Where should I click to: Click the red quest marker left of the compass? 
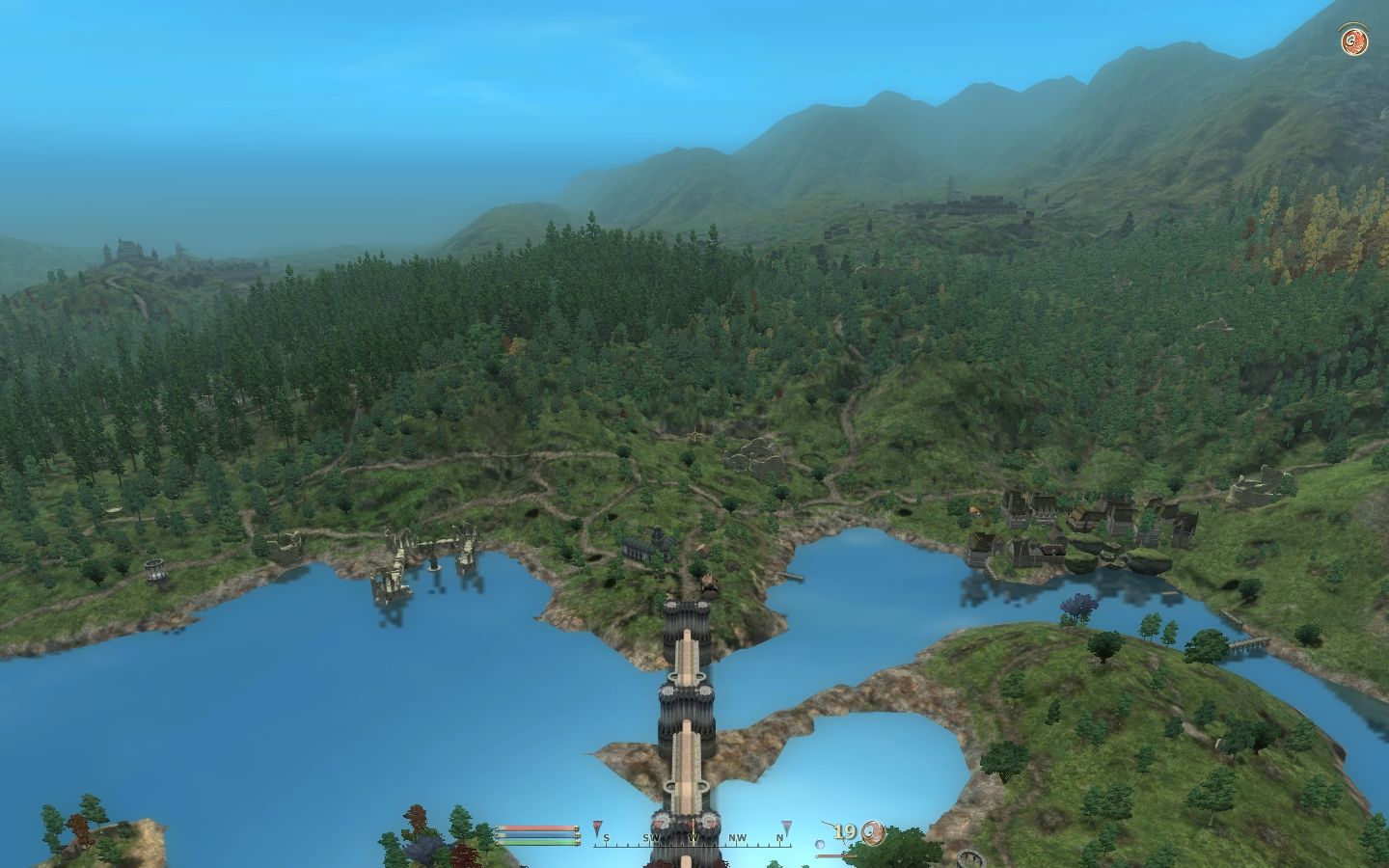pos(597,827)
